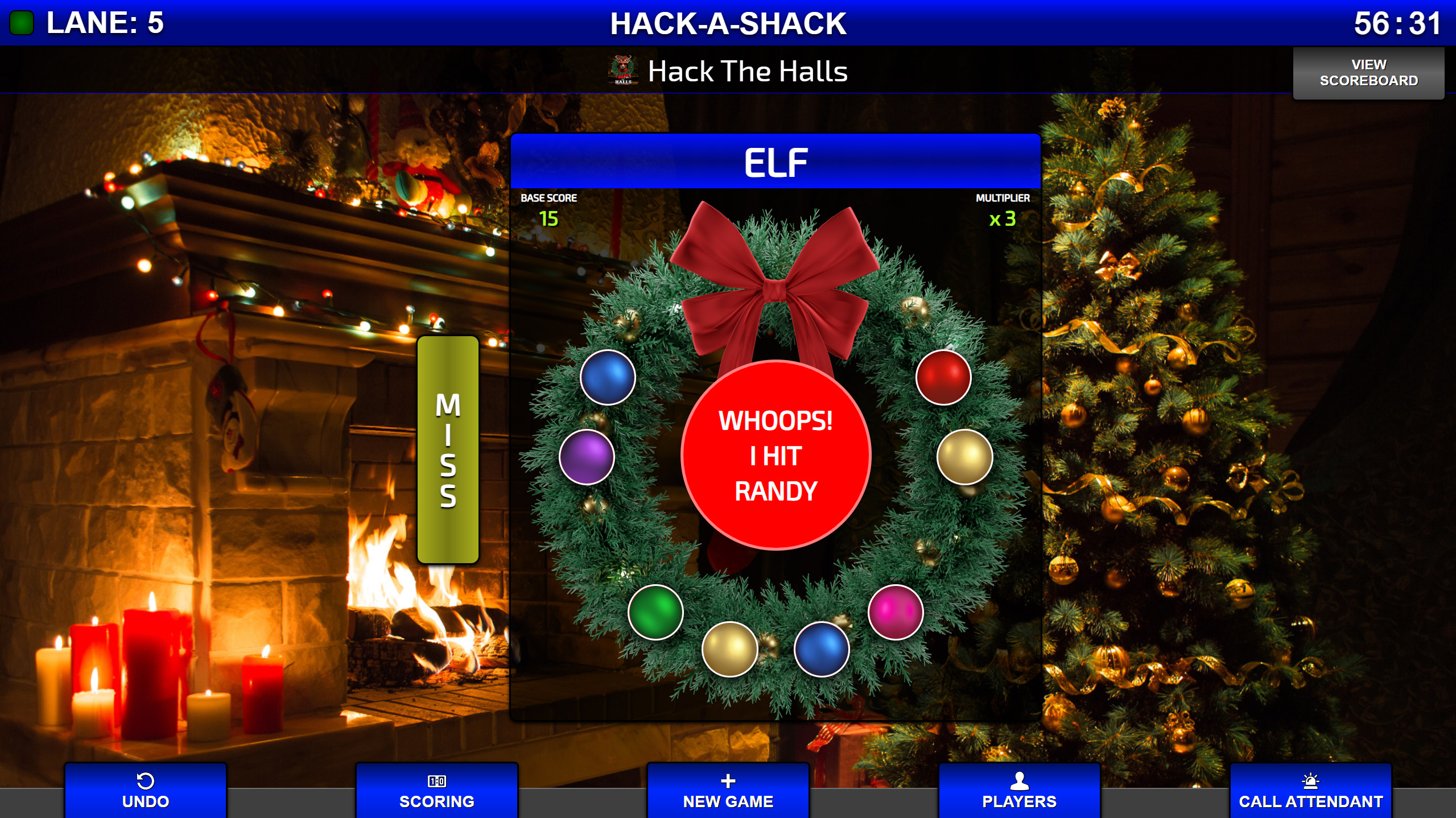Start a New Game
This screenshot has width=1456, height=818.
pyautogui.click(x=728, y=791)
